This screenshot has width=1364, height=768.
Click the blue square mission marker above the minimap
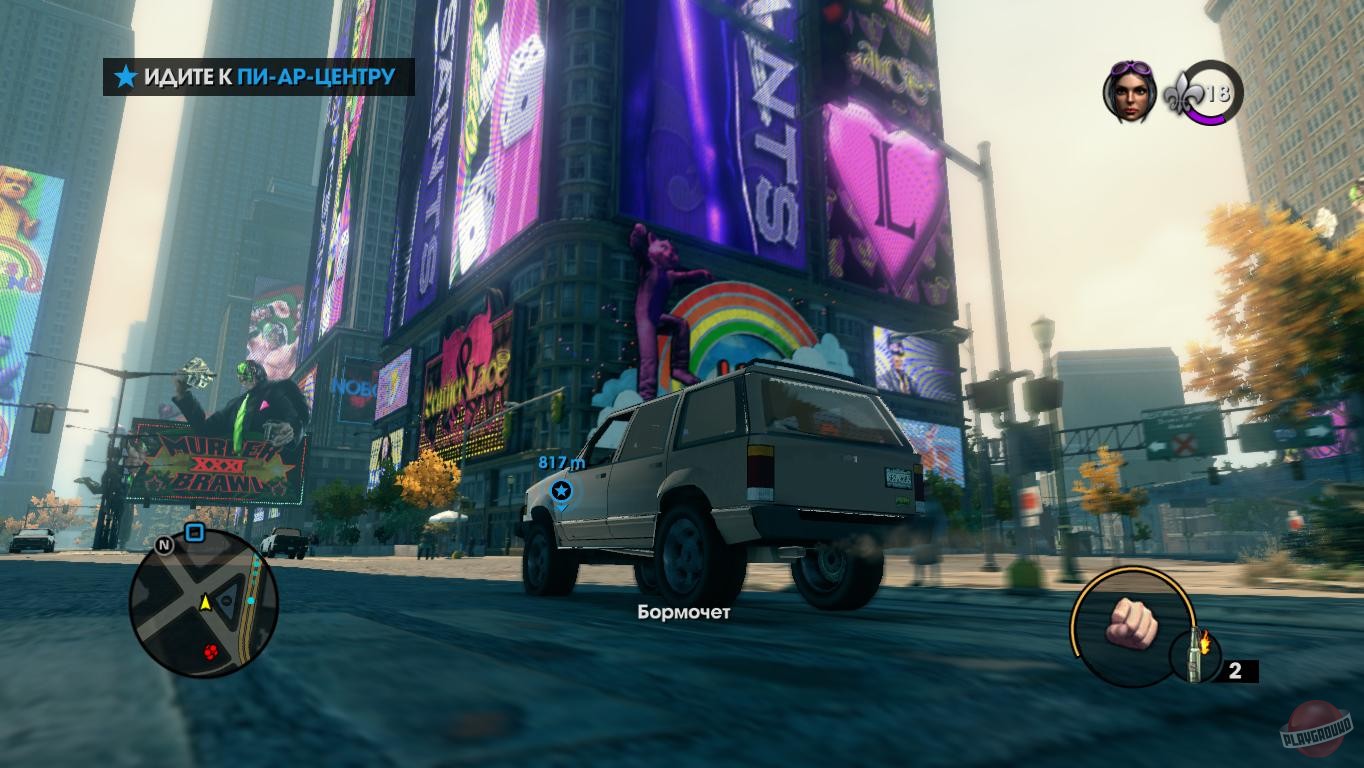pyautogui.click(x=194, y=532)
